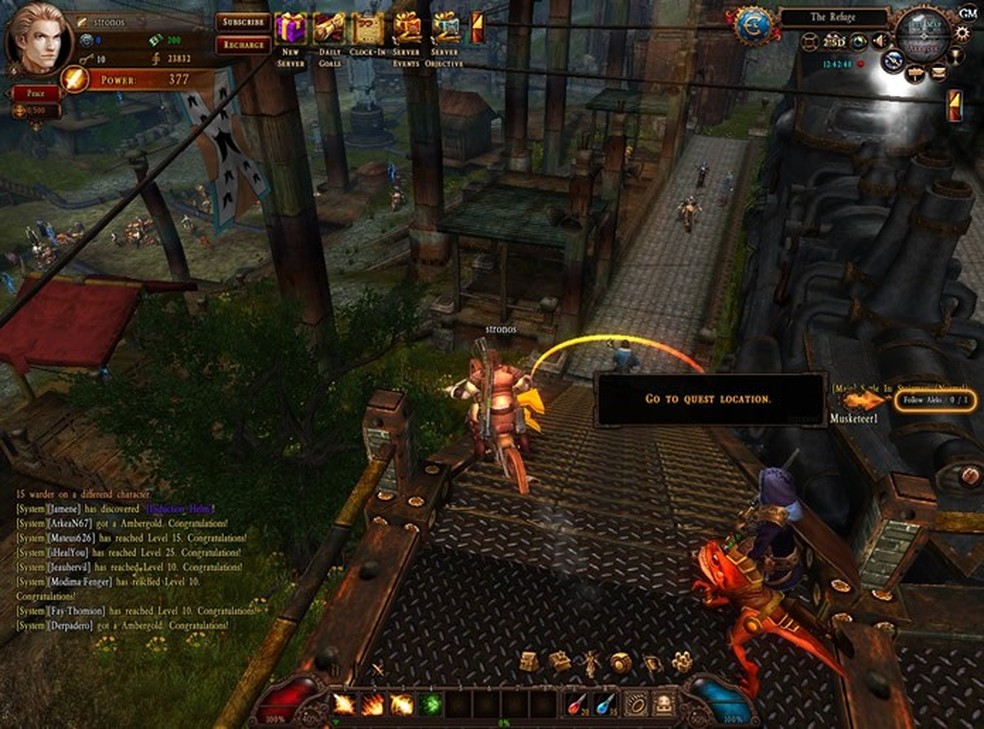
Task: Activate the green swirl skill
Action: point(431,703)
